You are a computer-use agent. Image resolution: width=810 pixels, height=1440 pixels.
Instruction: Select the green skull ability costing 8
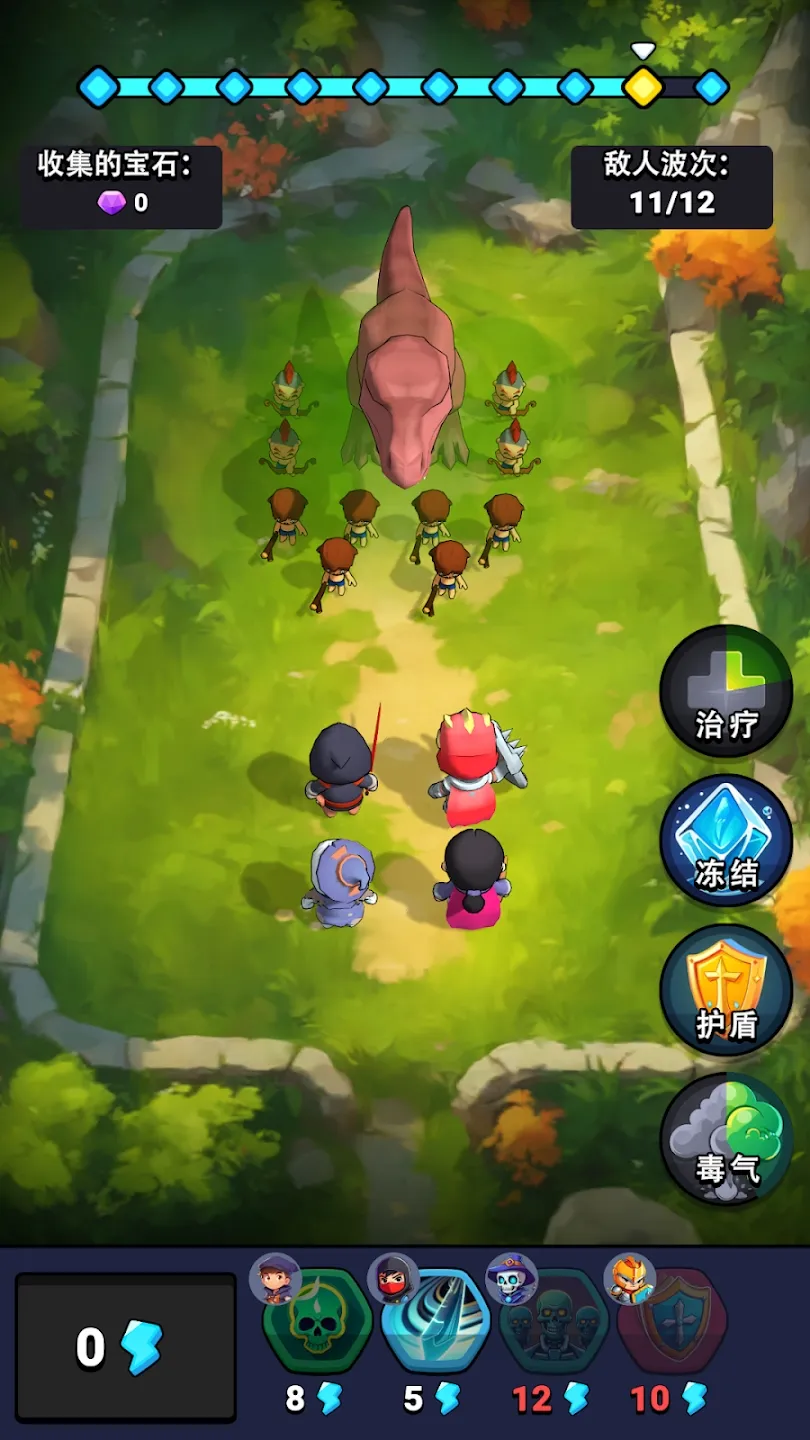318,1322
